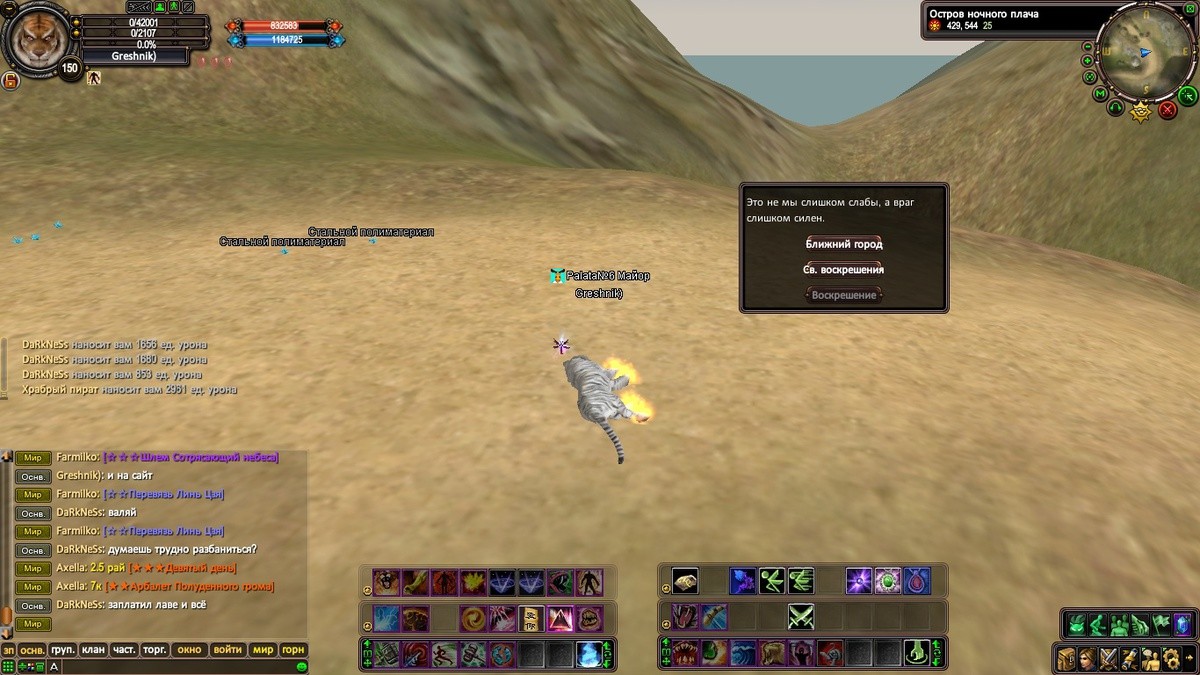This screenshot has width=1200, height=675.
Task: Switch chat to the "торг." tab
Action: coord(154,650)
